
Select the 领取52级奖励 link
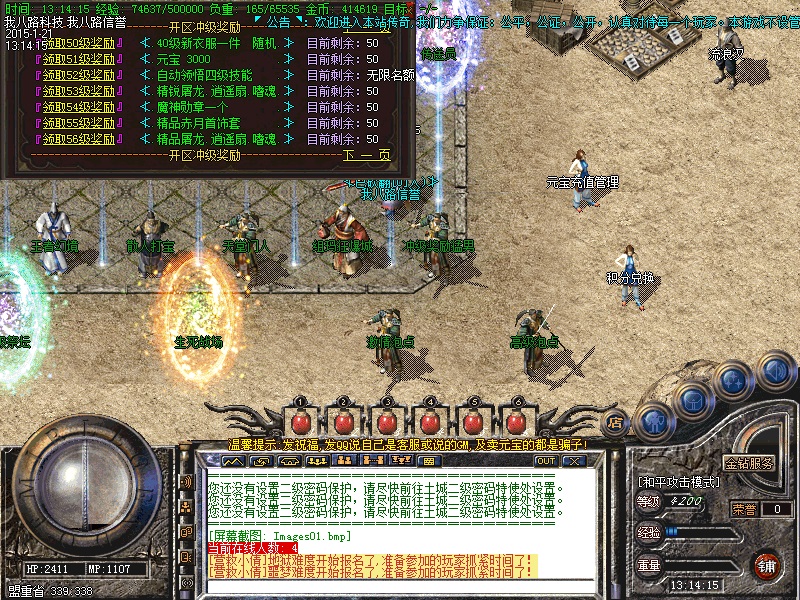click(x=78, y=75)
